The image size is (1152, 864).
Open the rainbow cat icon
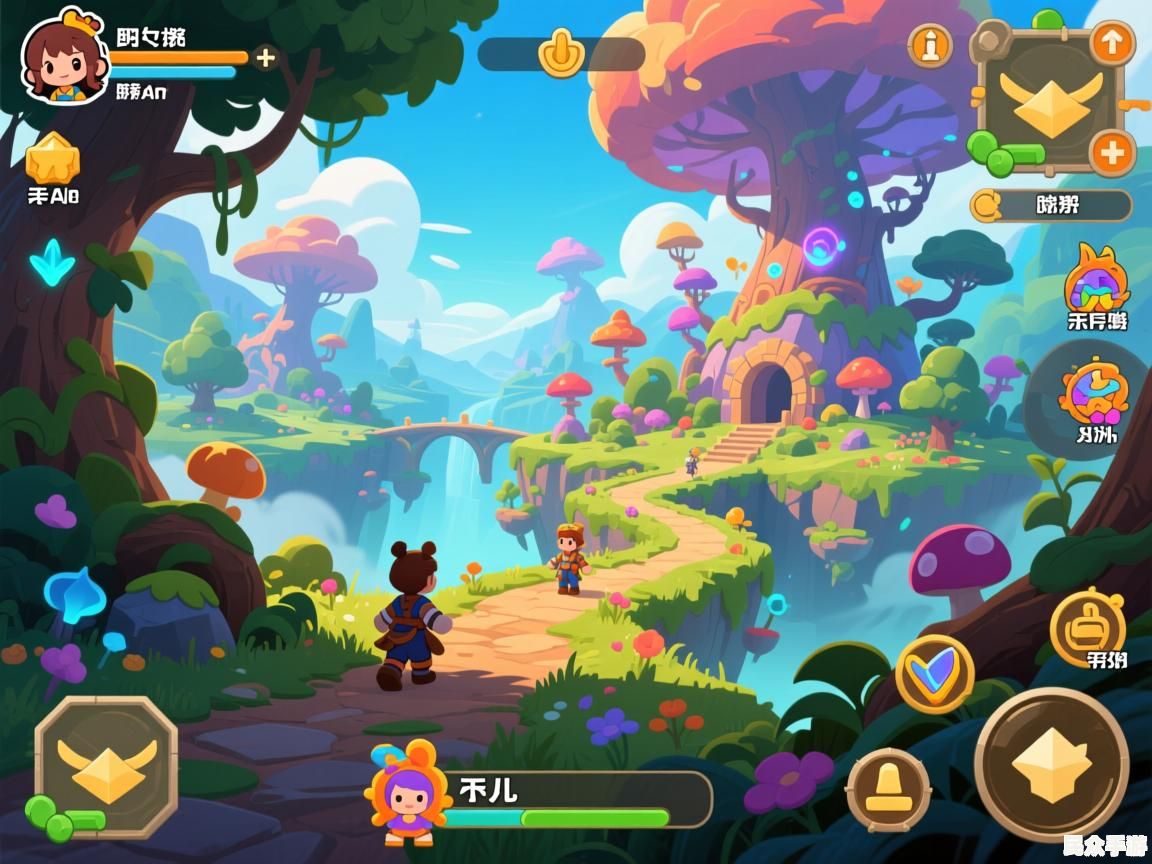point(1096,279)
